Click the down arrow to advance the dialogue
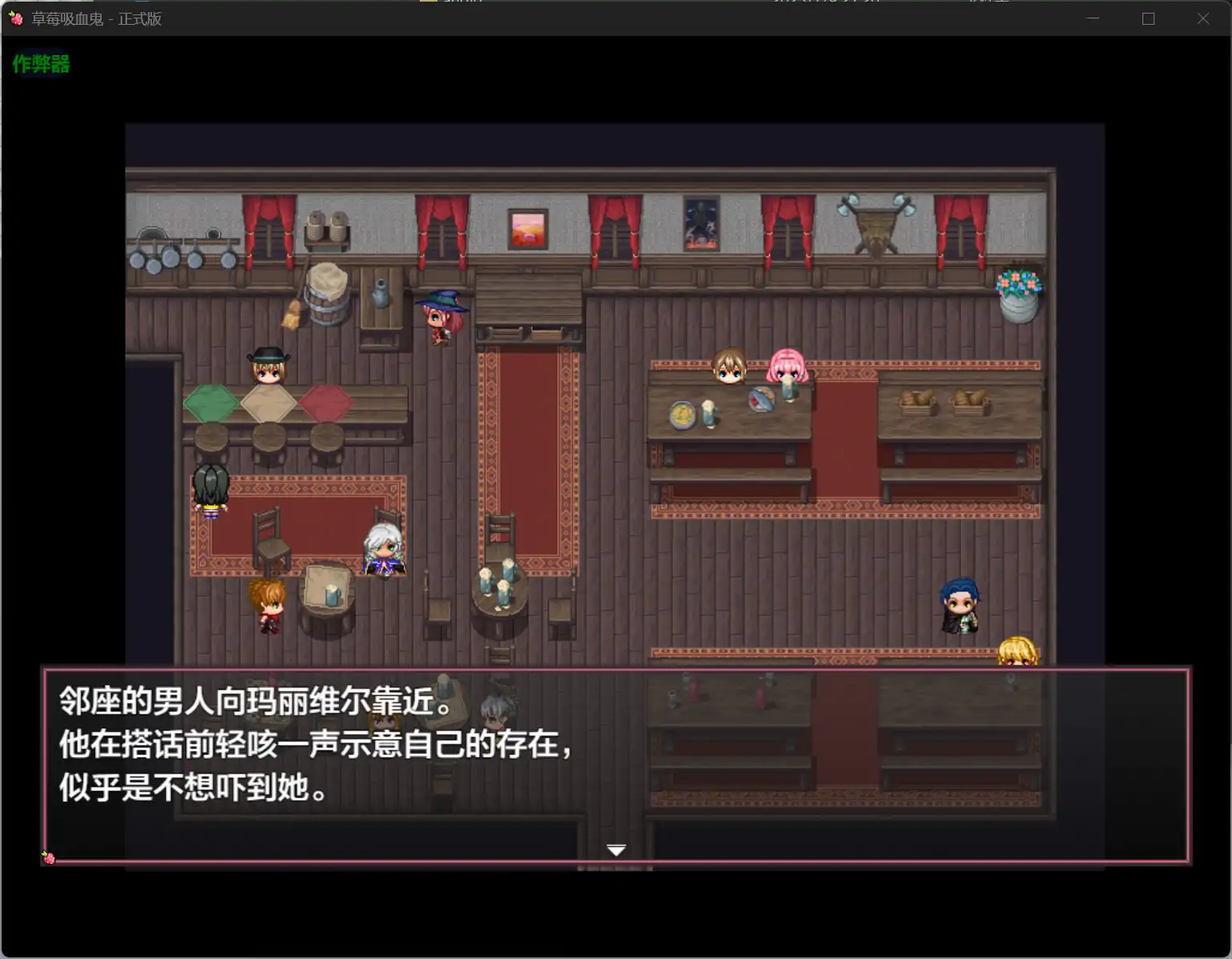1232x959 pixels. pyautogui.click(x=616, y=850)
